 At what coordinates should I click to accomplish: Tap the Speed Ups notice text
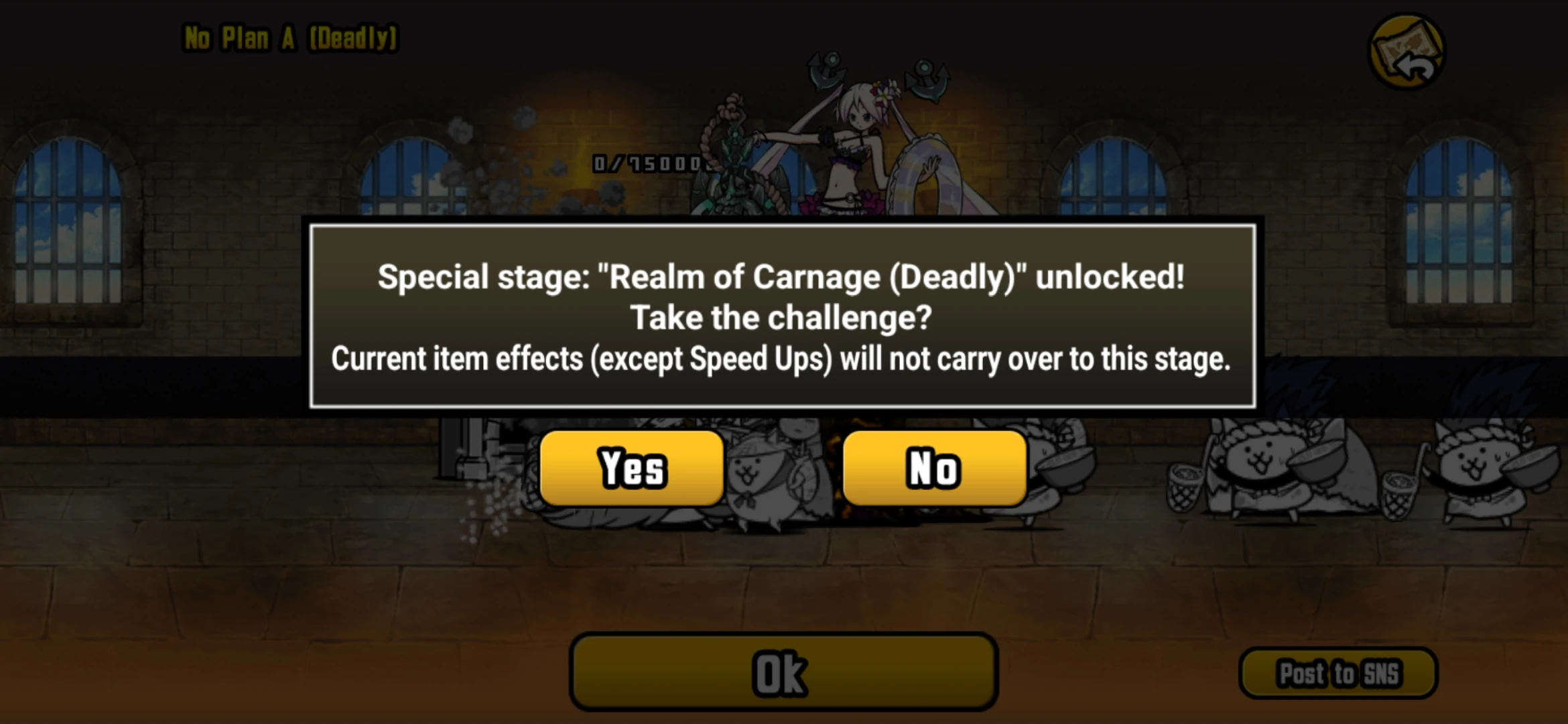(781, 360)
